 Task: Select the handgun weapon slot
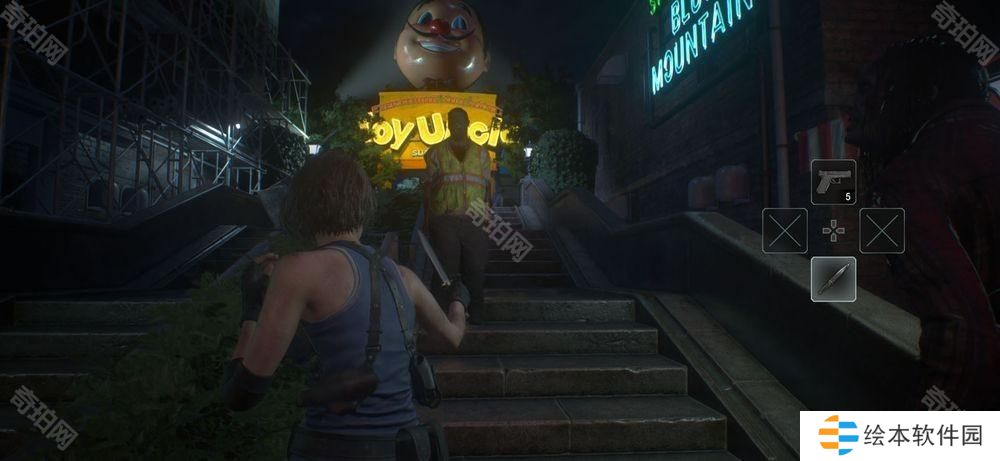tap(833, 182)
